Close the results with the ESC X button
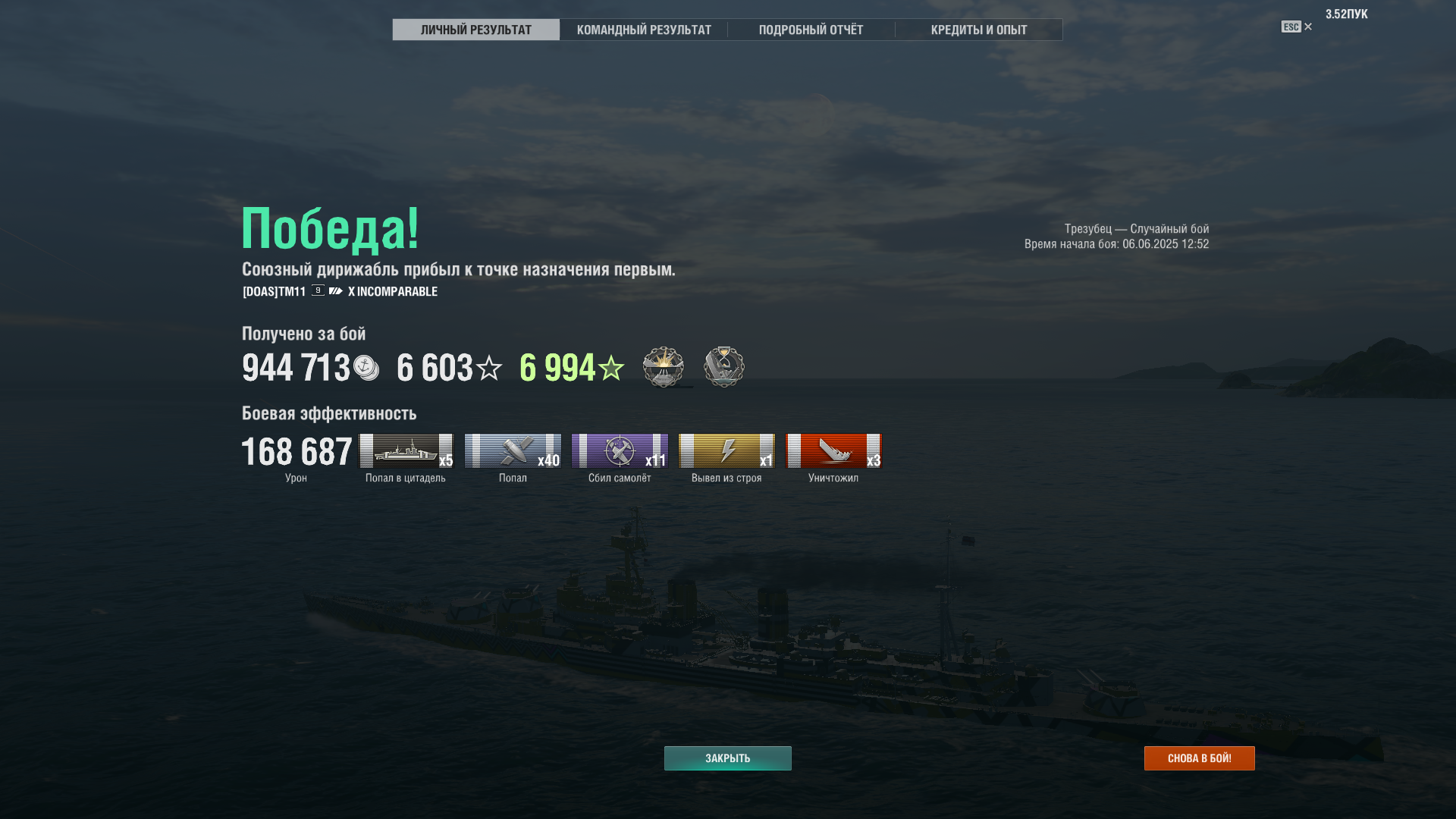Screen dimensions: 1456x819 click(1297, 27)
